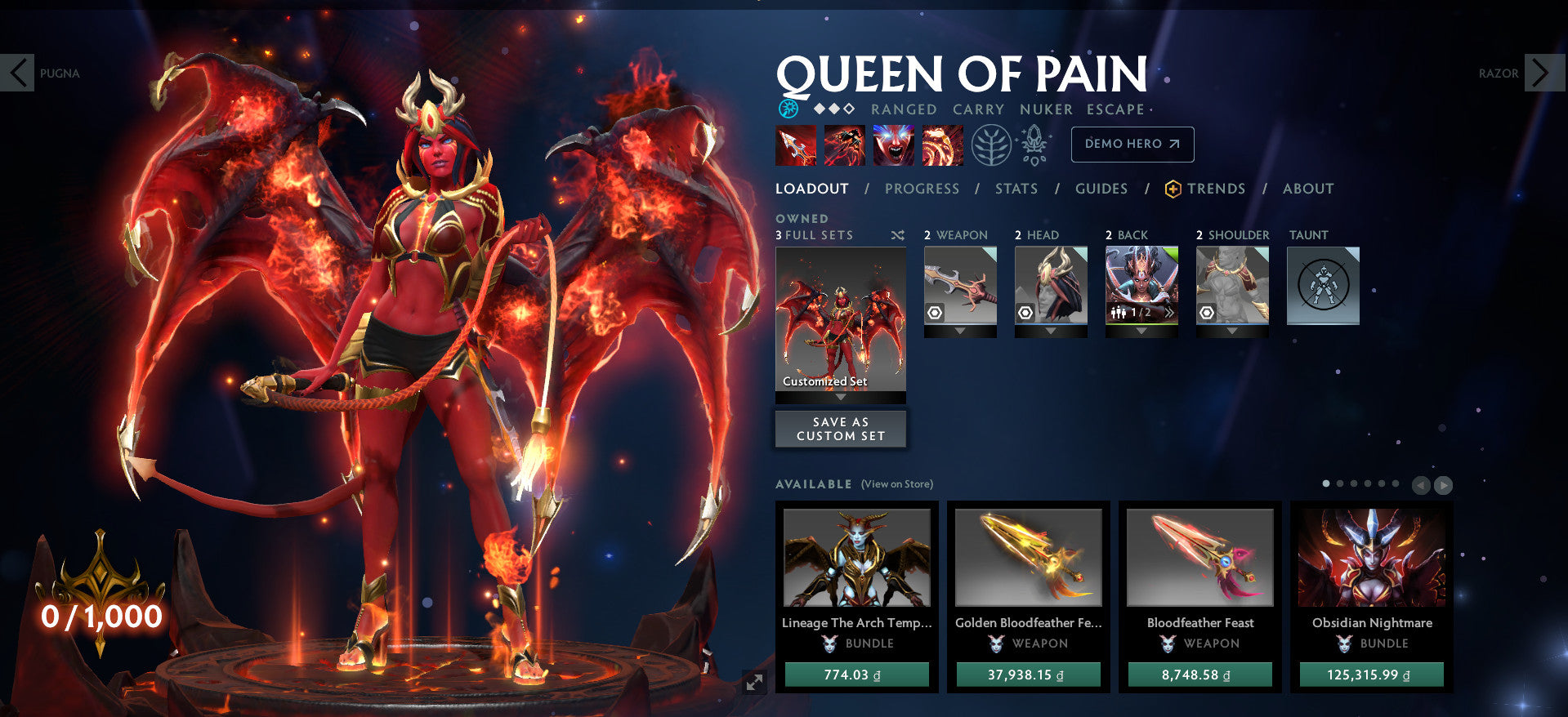Switch to the PROGRESS tab
The width and height of the screenshot is (1568, 717).
[922, 189]
